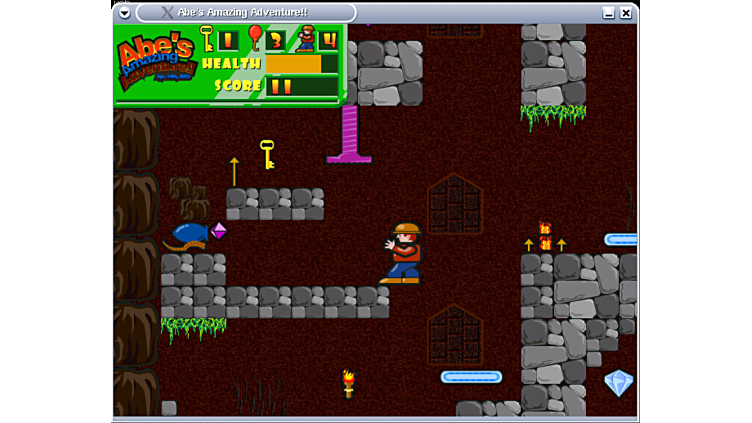Click the gold key icon in the HUD
Image resolution: width=752 pixels, height=423 pixels.
tap(207, 38)
